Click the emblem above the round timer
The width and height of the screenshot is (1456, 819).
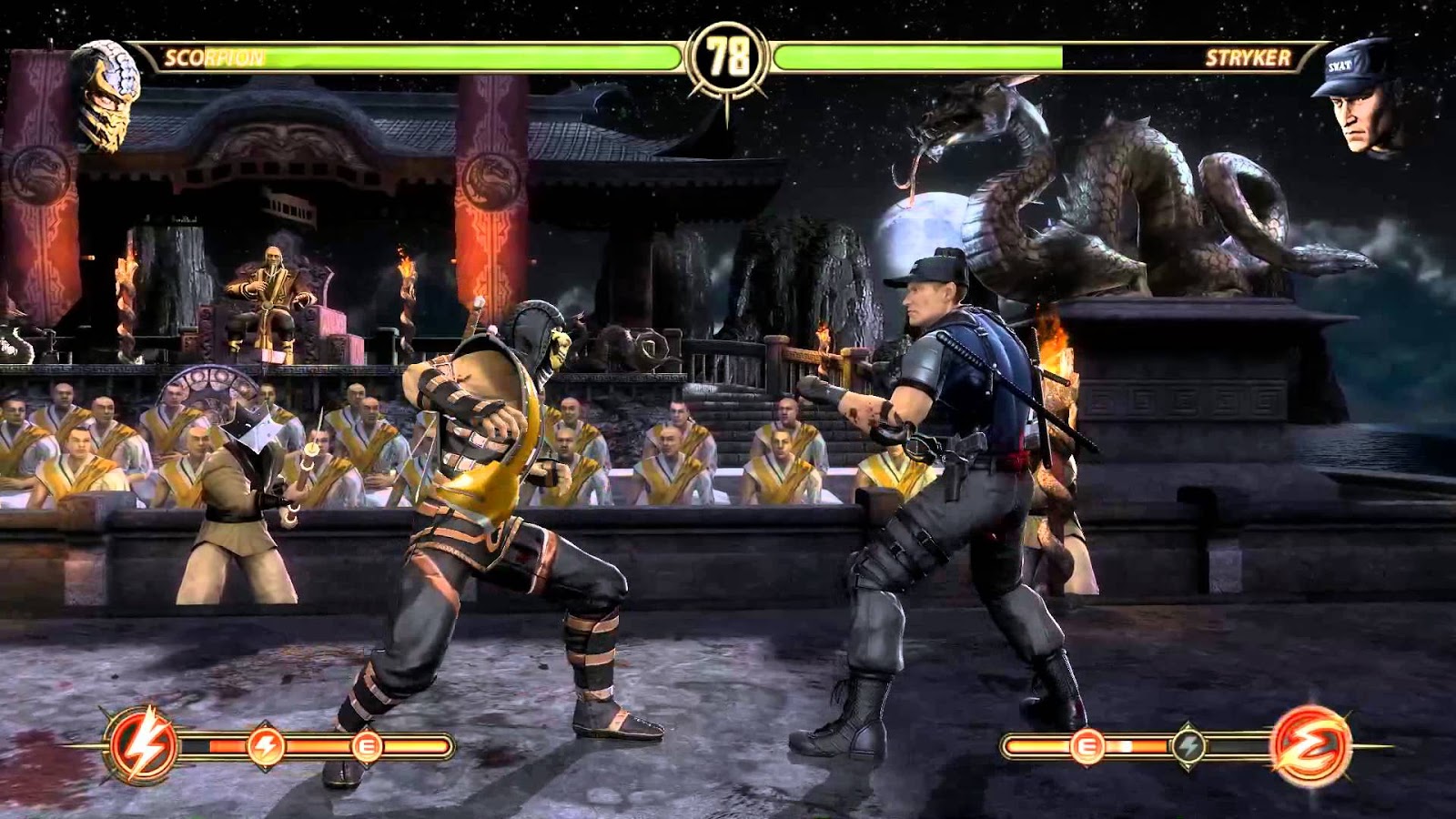pos(728,25)
